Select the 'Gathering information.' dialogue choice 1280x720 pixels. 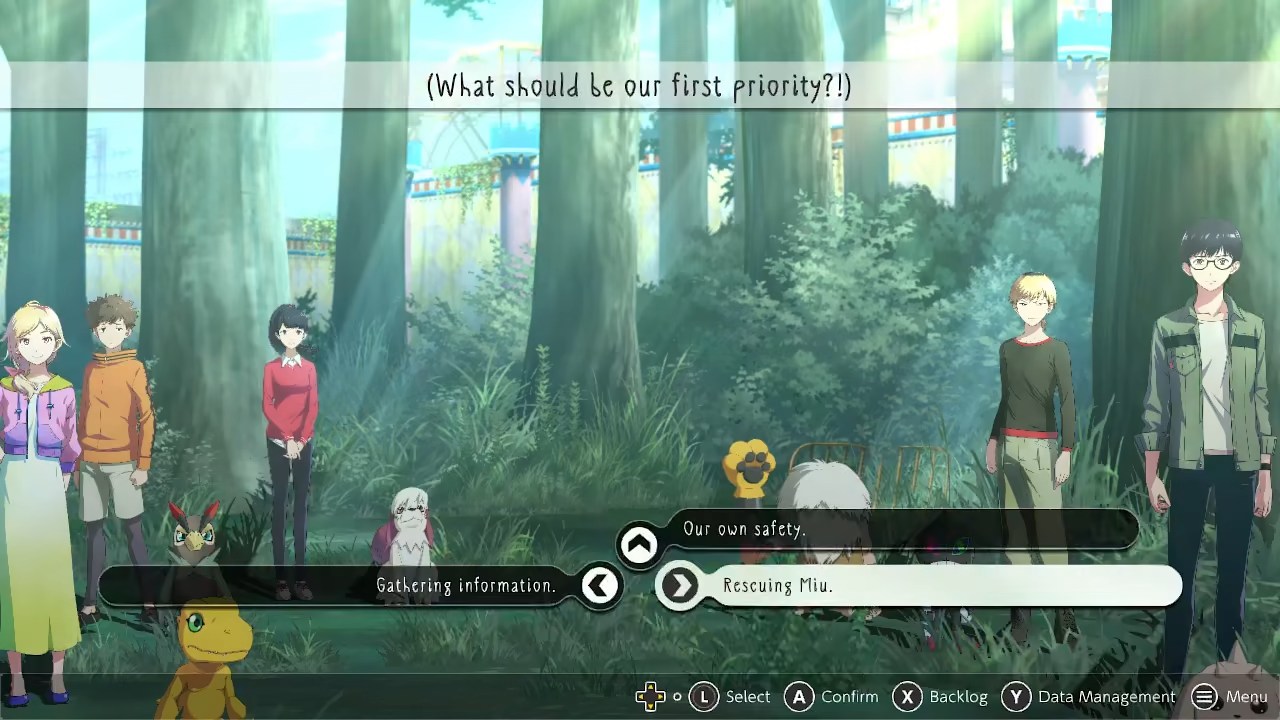pyautogui.click(x=465, y=586)
